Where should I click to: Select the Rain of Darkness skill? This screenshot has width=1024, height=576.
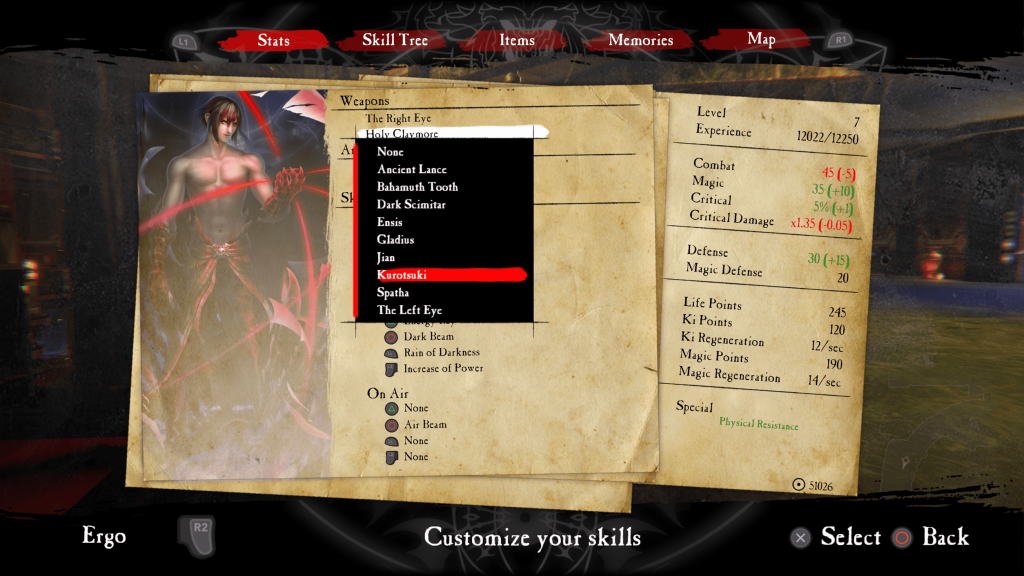441,353
